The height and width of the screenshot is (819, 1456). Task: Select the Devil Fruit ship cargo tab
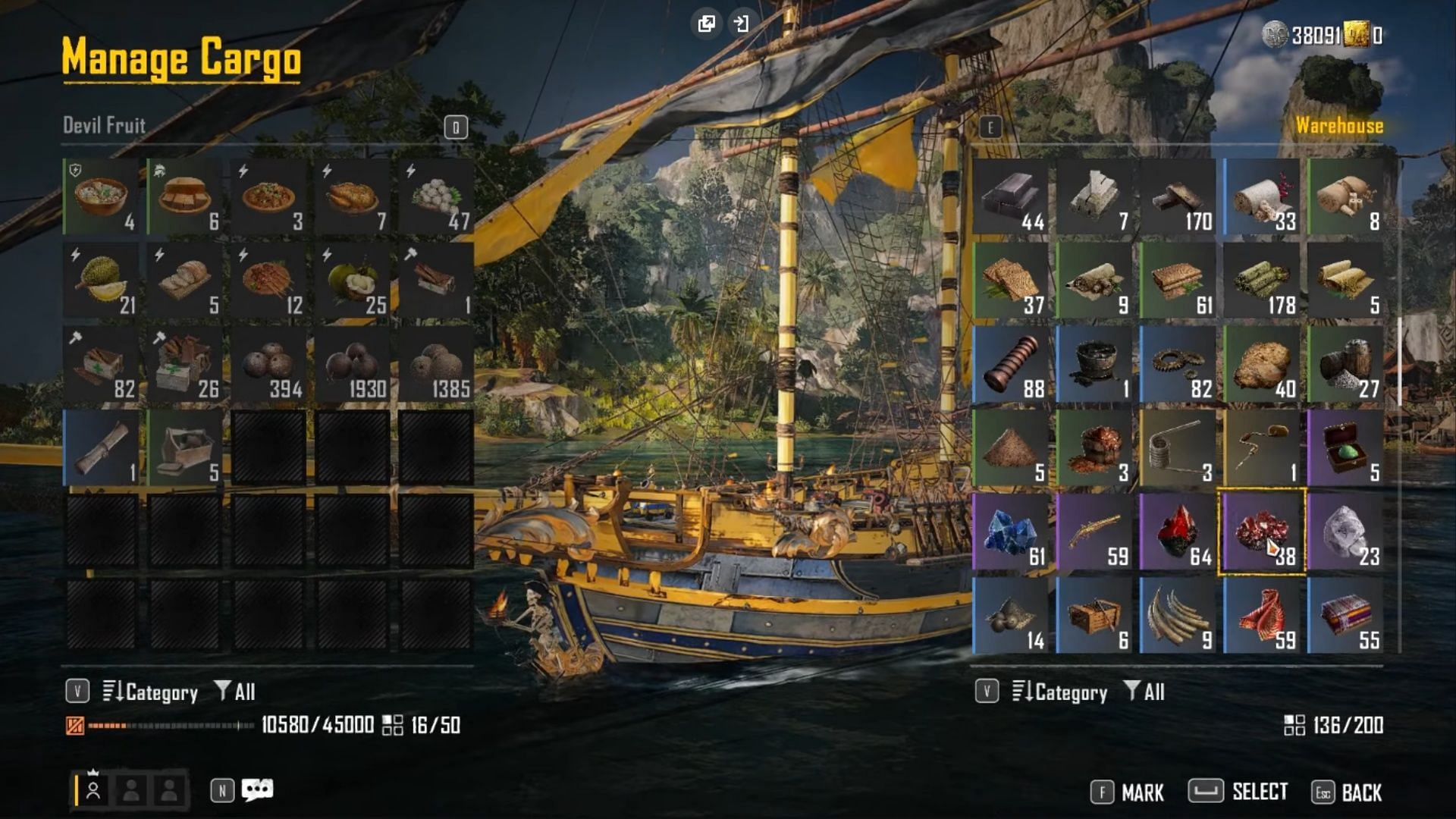(104, 125)
